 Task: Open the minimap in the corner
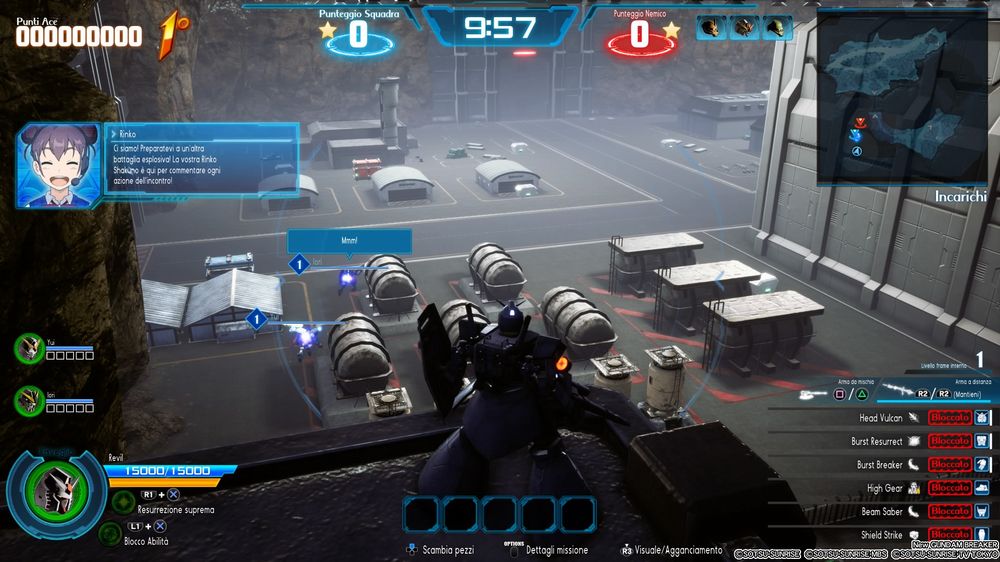pos(901,98)
